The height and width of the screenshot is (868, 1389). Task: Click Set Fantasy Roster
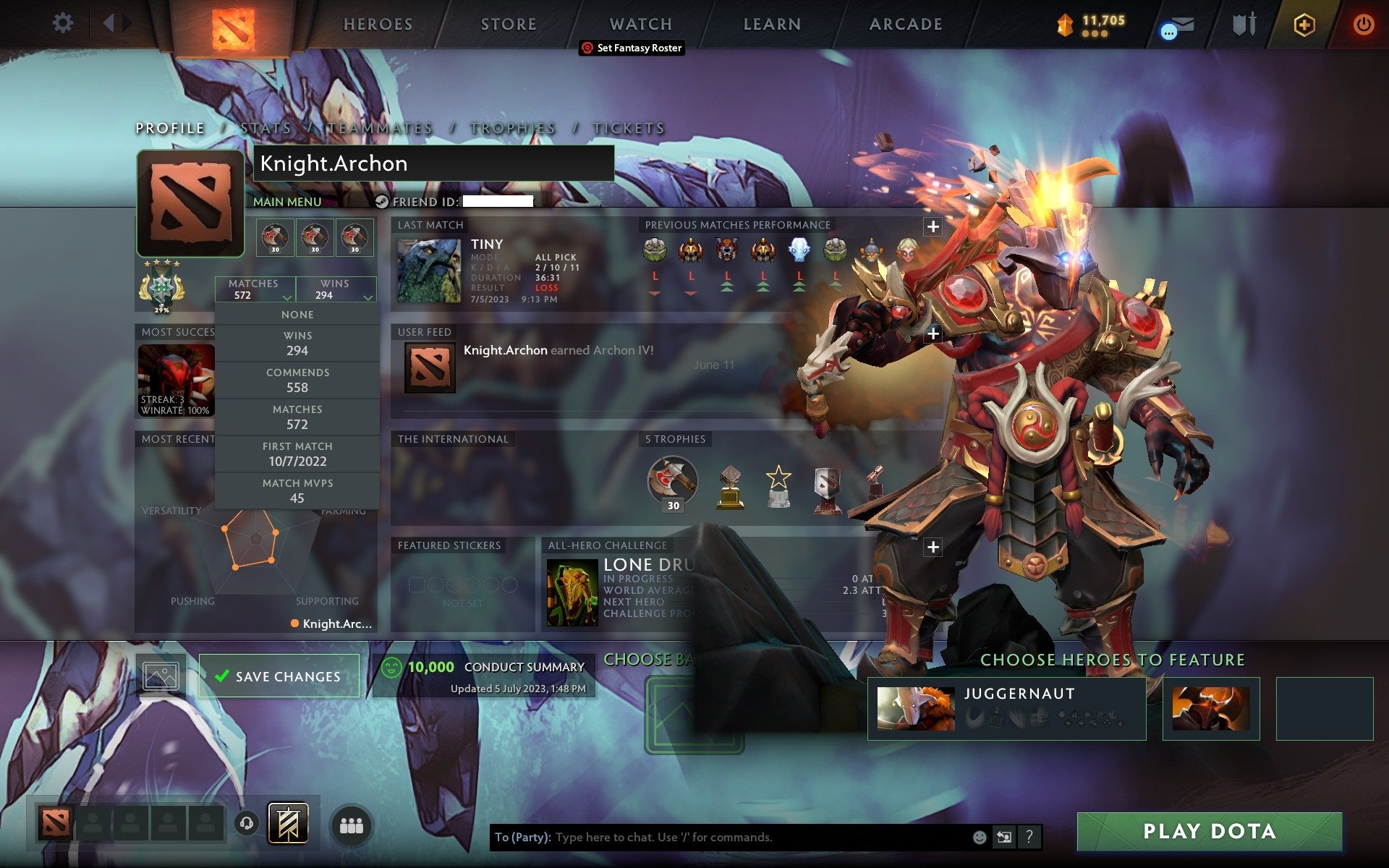pyautogui.click(x=633, y=48)
